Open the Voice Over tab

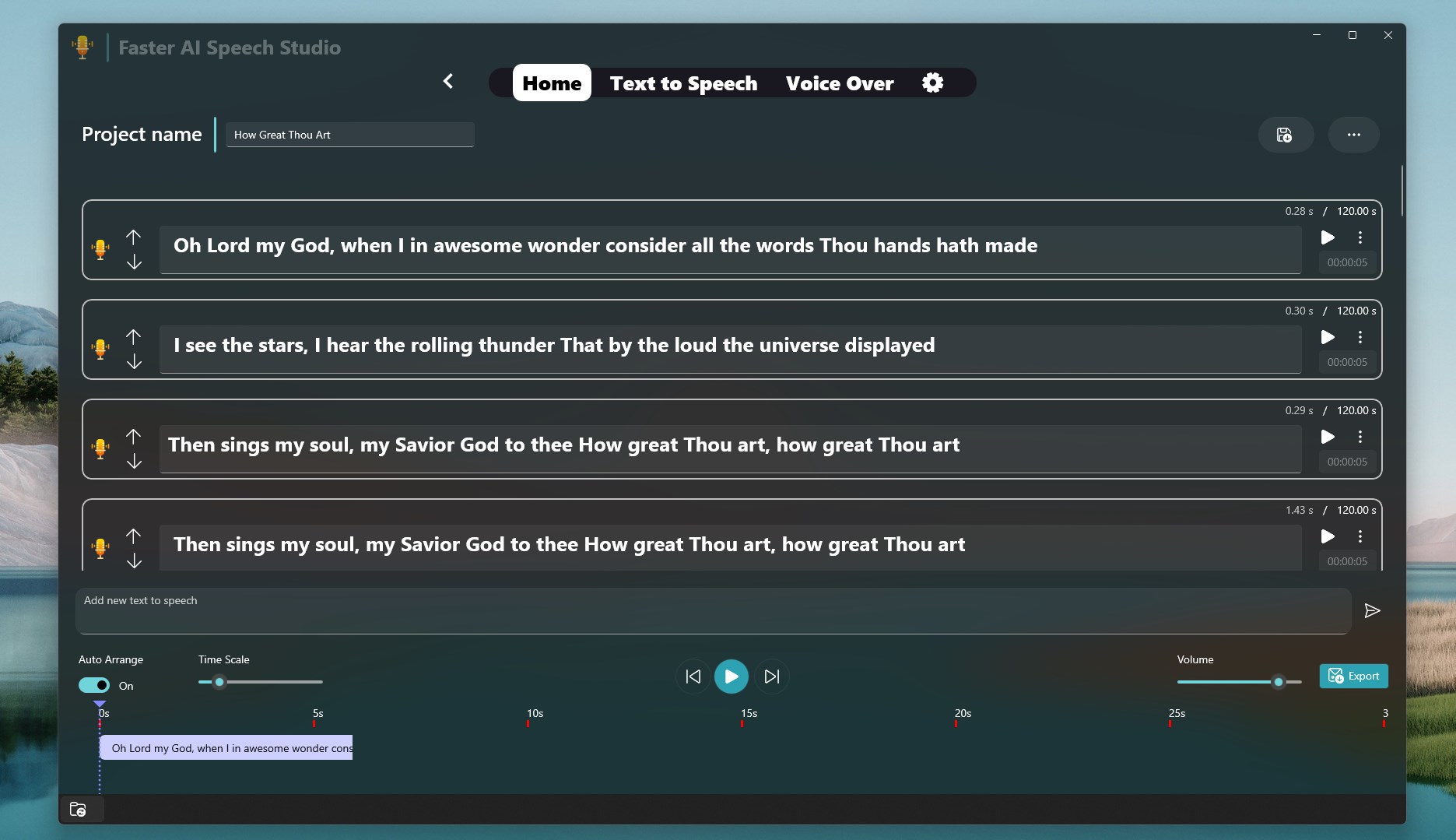click(840, 83)
